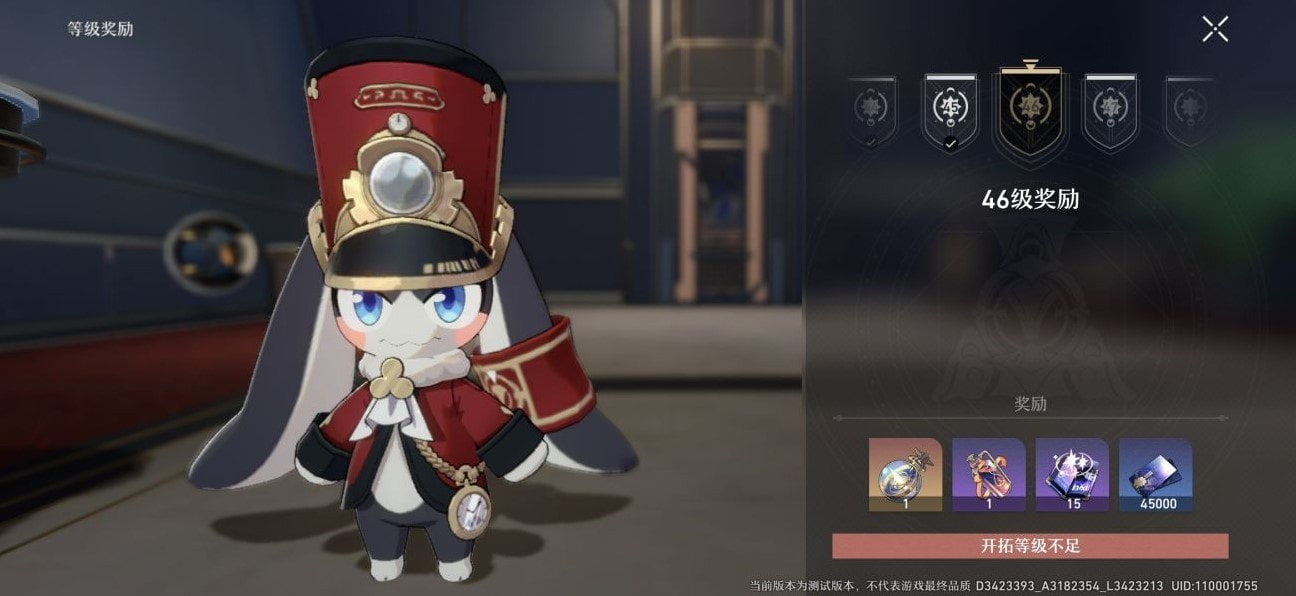Select the highlighted level 46 reward badge
Image resolution: width=1296 pixels, height=596 pixels.
click(x=1029, y=110)
